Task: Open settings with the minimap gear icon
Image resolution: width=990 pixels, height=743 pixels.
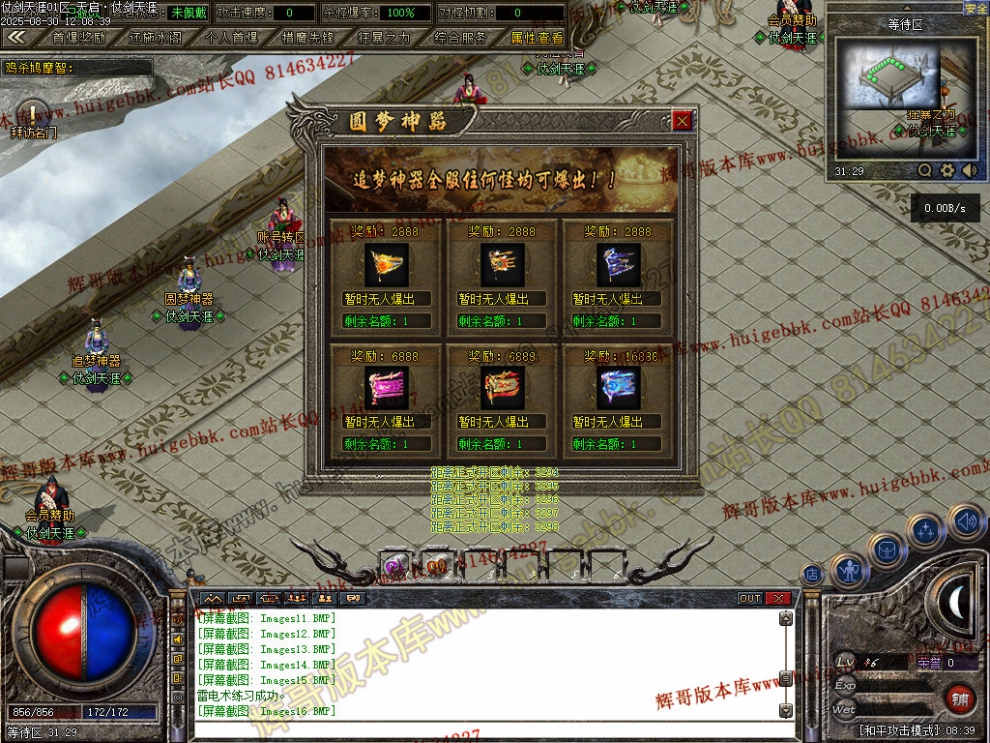Action: click(947, 171)
